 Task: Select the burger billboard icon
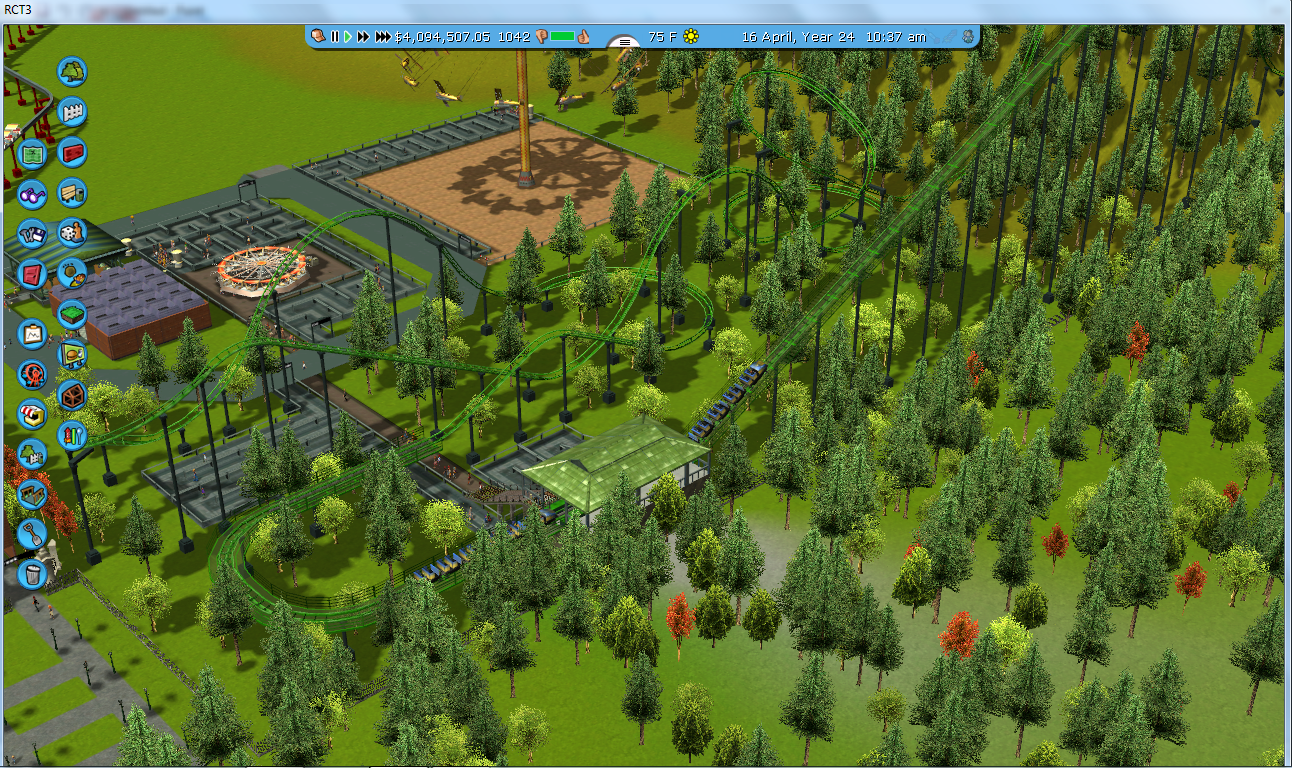click(x=72, y=354)
